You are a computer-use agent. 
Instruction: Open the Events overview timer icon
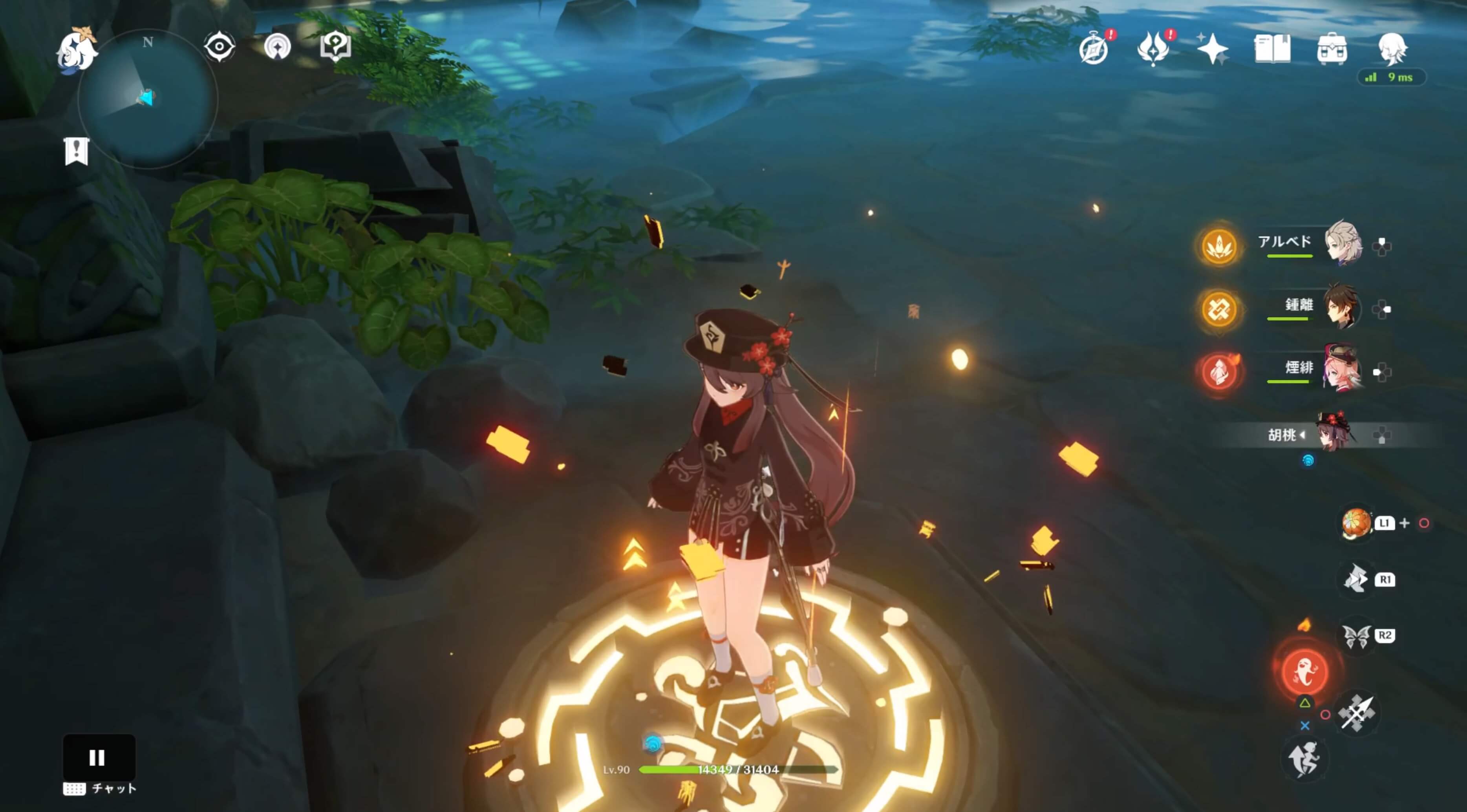point(1095,48)
